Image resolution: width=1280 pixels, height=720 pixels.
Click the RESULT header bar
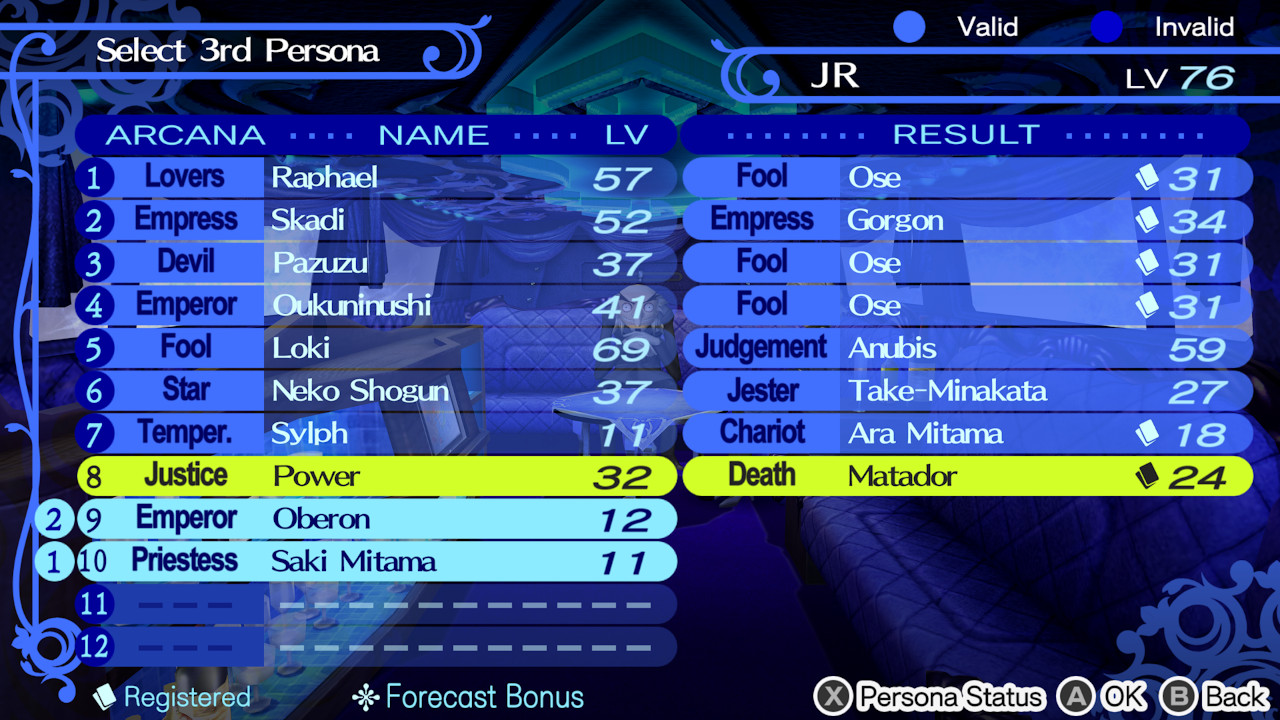[x=965, y=135]
